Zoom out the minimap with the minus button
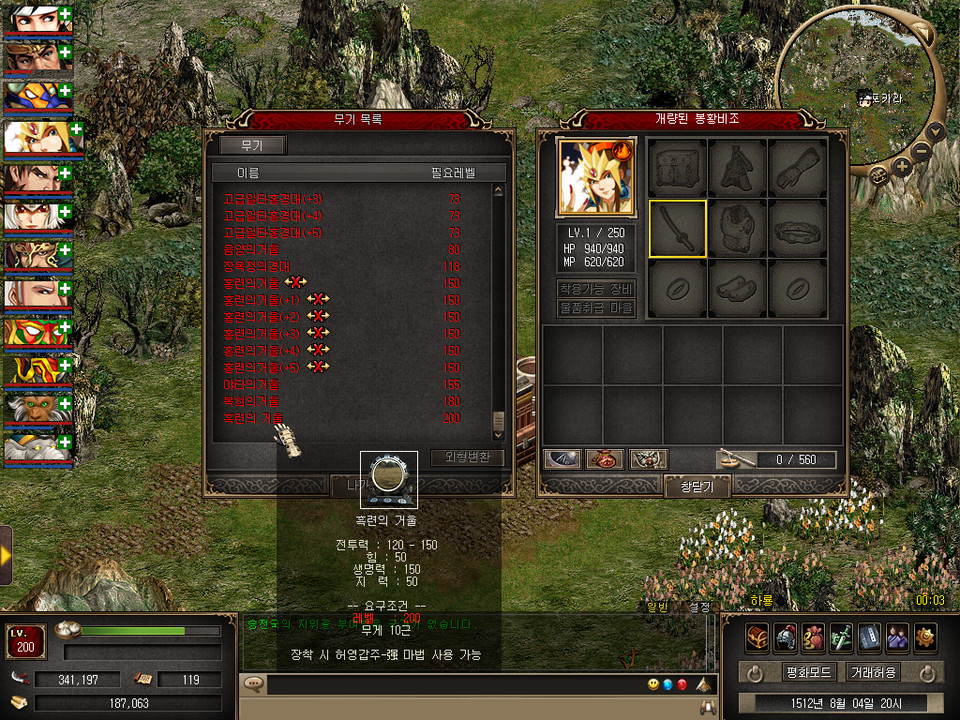 tap(921, 152)
